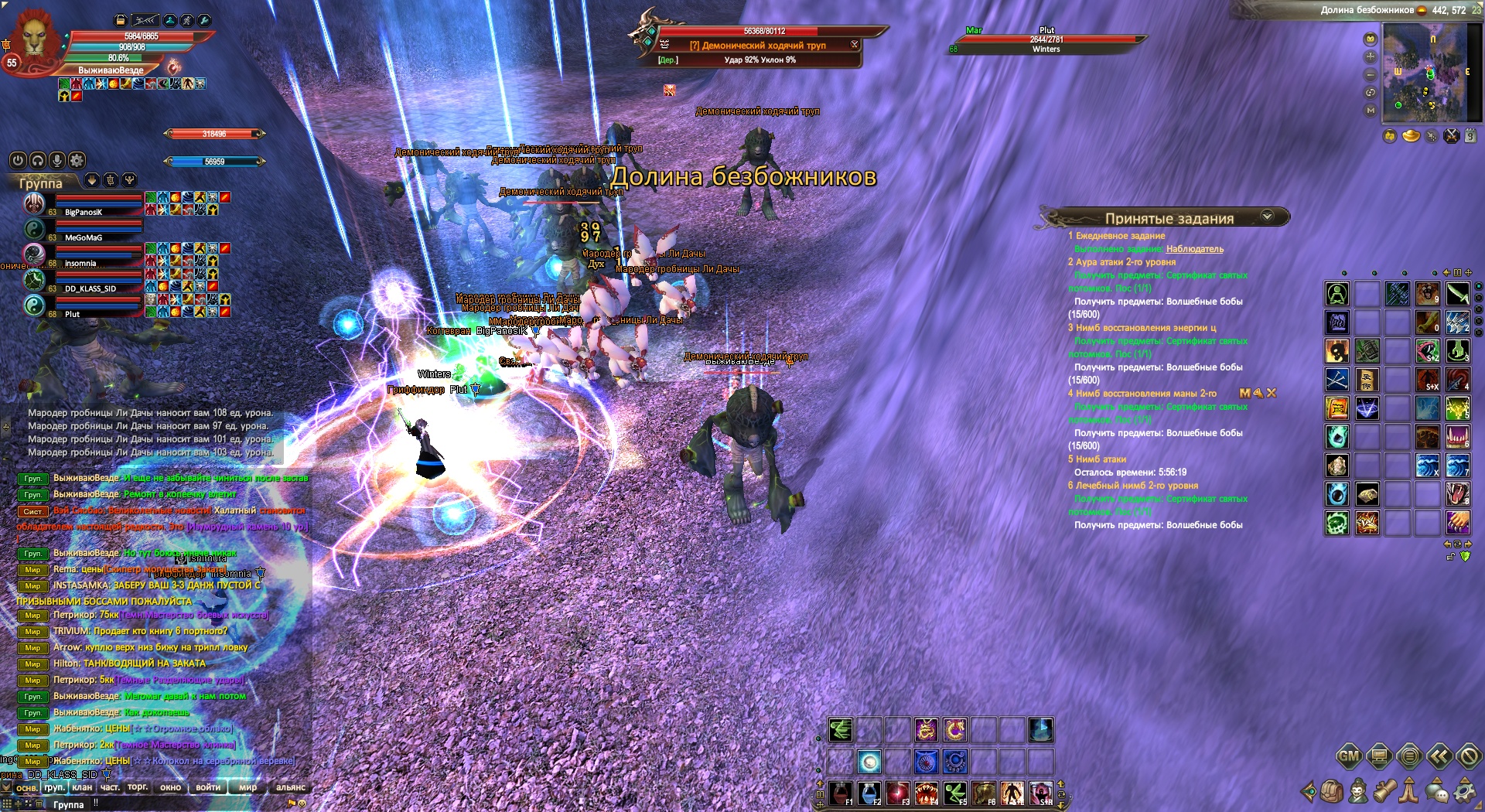Collapse the «Принятые задания» quest tracker

[1267, 217]
